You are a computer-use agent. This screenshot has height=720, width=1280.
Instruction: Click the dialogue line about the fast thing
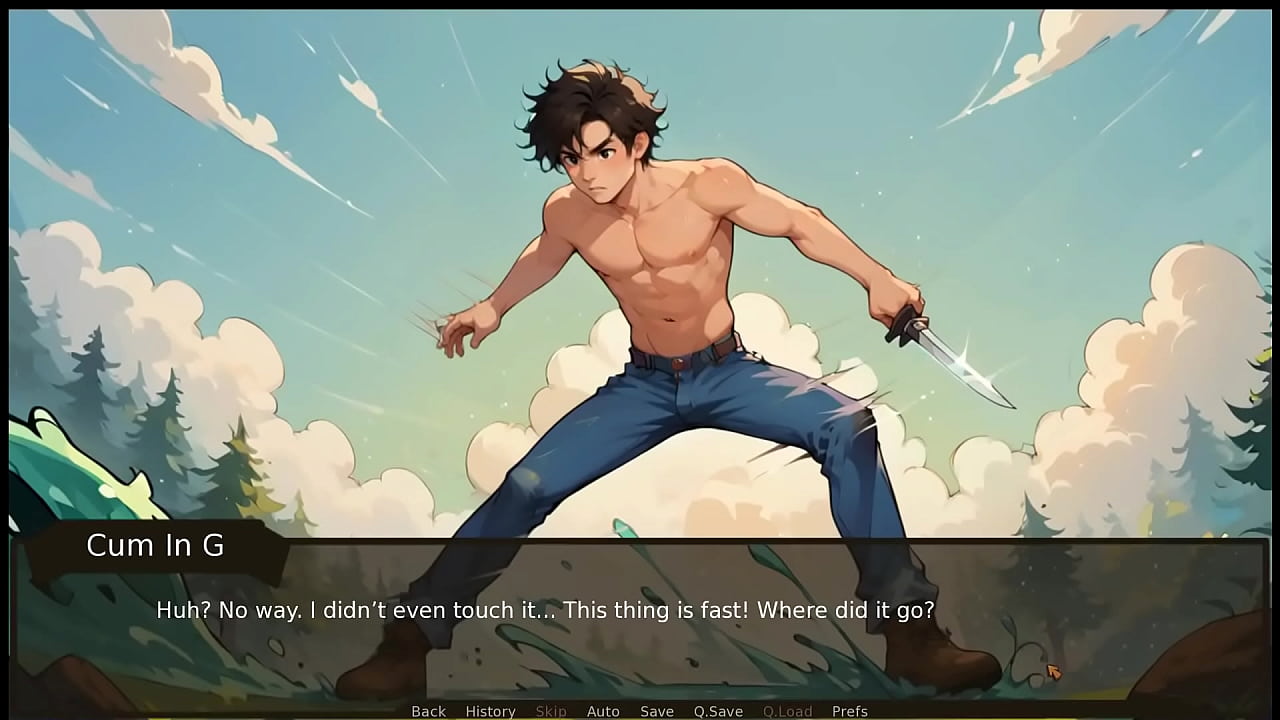coord(544,609)
